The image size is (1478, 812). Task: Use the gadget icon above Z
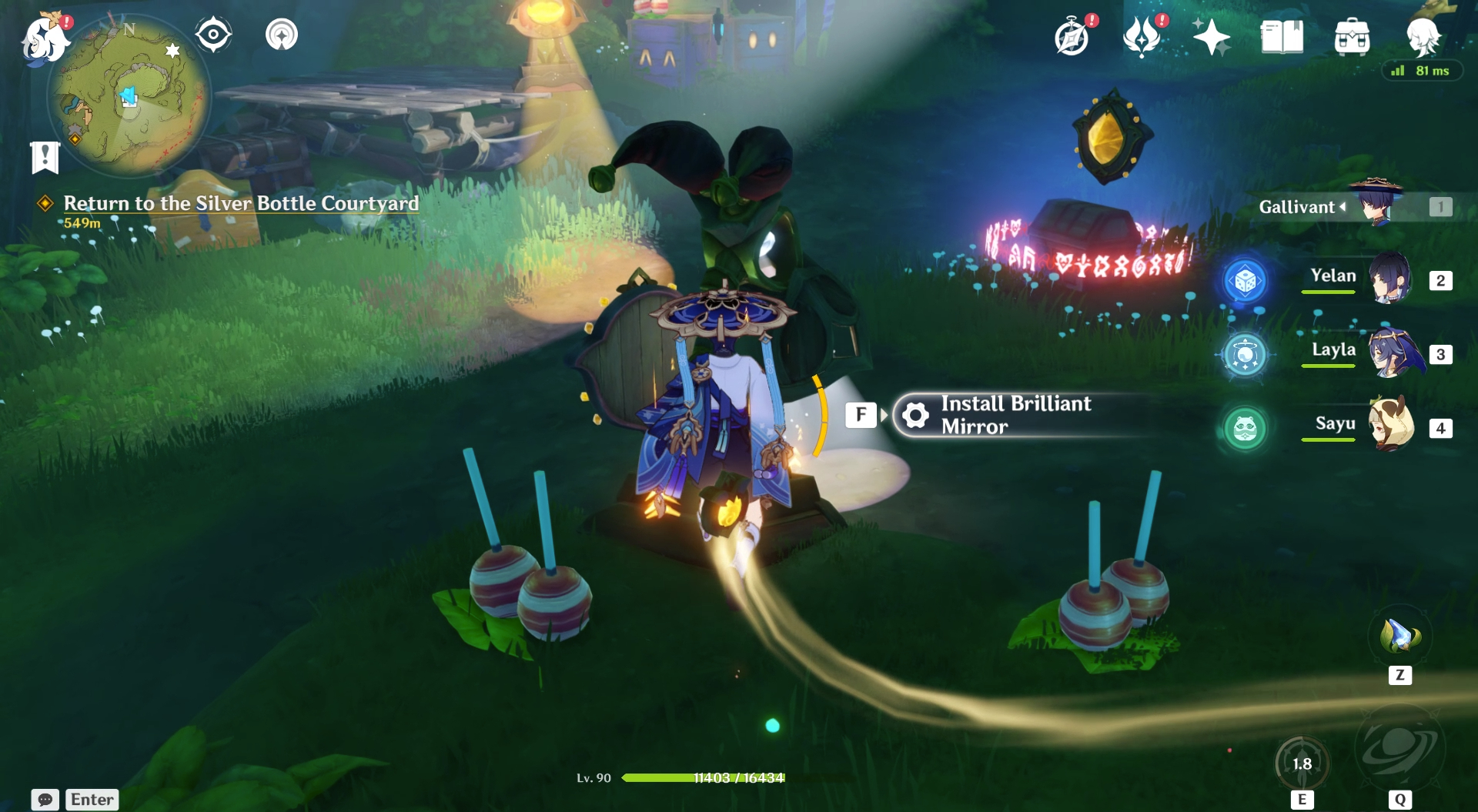click(1399, 637)
